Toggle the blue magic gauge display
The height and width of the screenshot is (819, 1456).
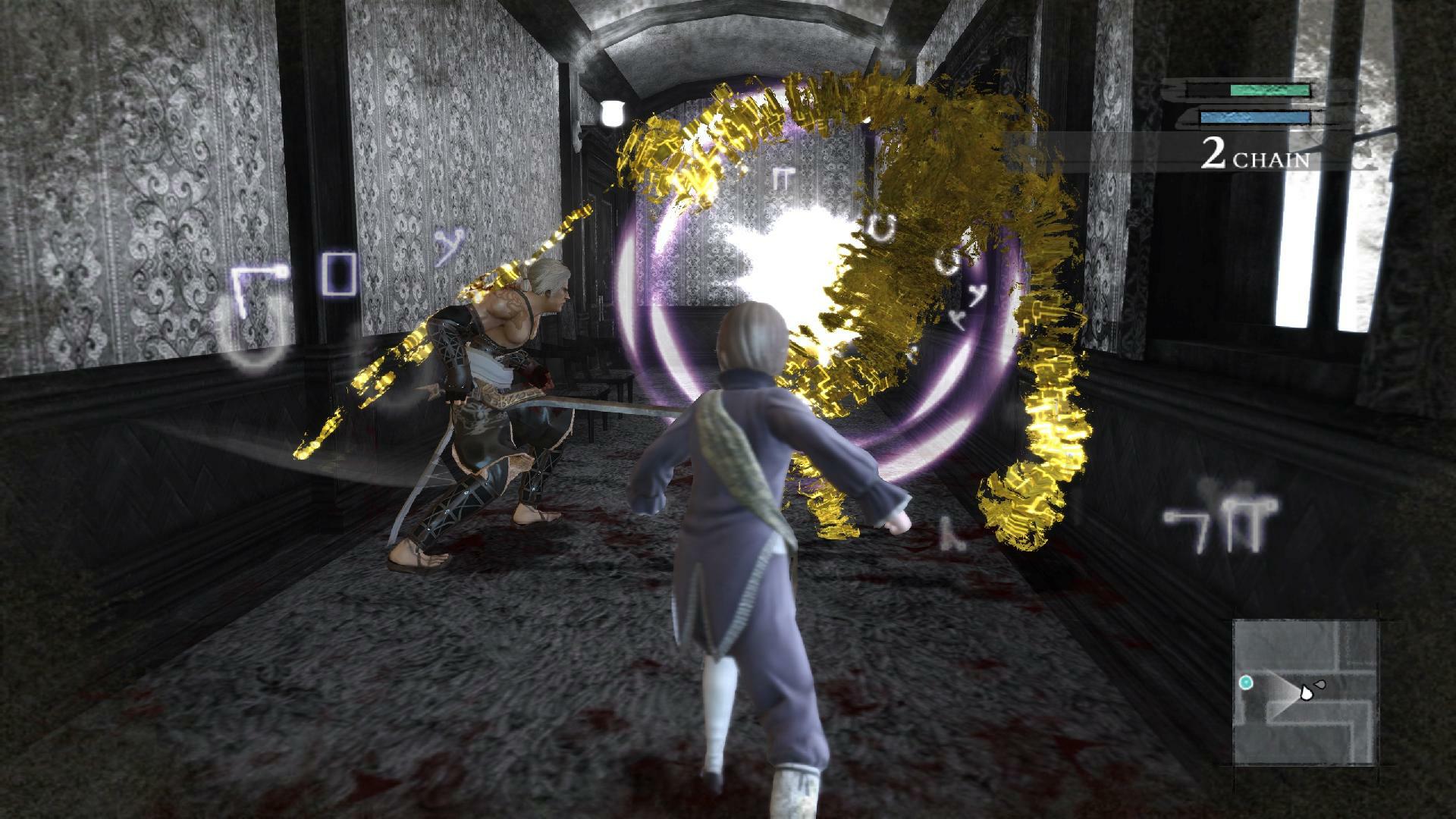click(1255, 118)
